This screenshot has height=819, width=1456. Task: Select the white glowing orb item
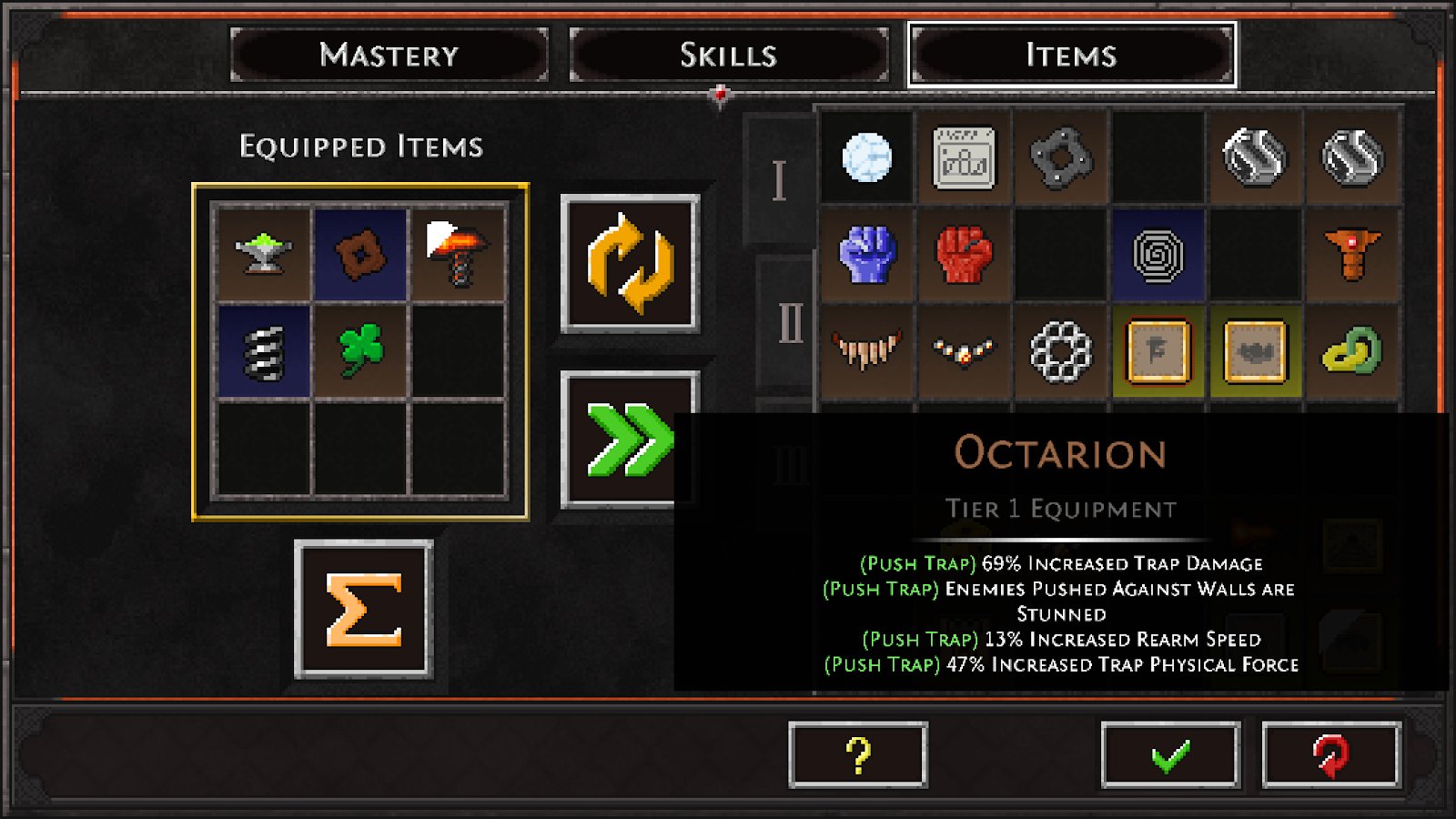(x=867, y=157)
